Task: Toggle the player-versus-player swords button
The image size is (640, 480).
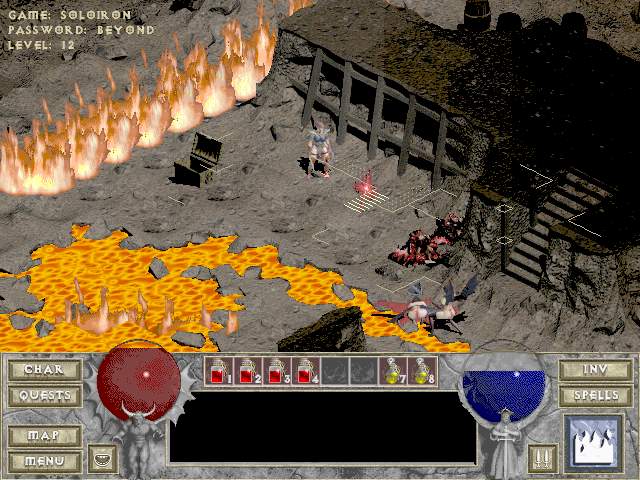Action: 543,458
